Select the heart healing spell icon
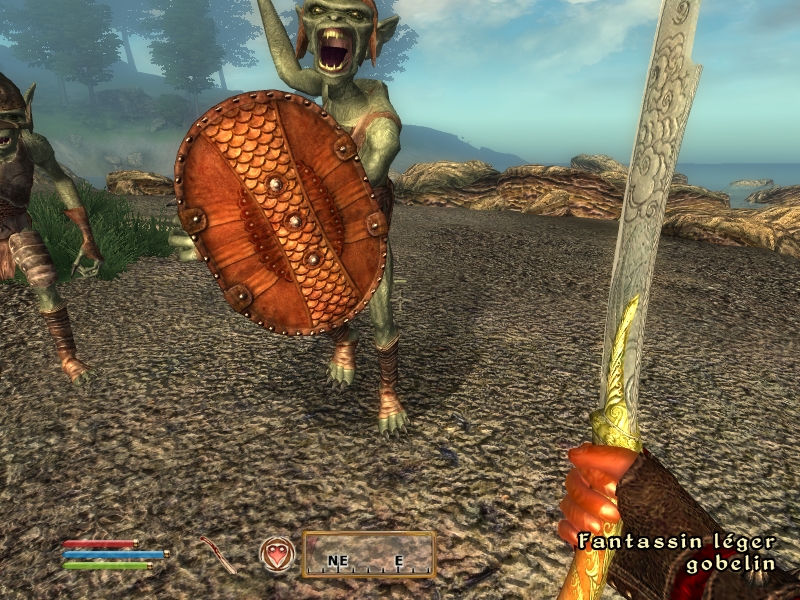The image size is (800, 600). point(277,554)
